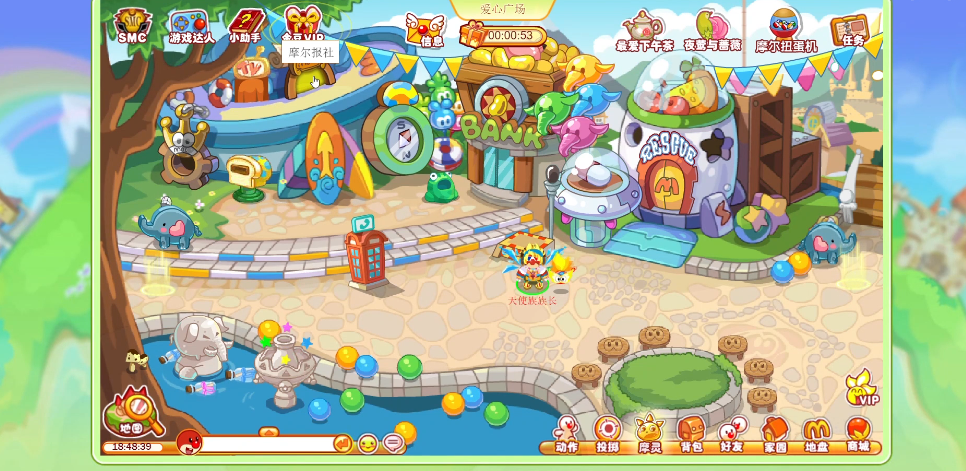Click into the chat input box
Image resolution: width=966 pixels, height=471 pixels.
click(266, 443)
